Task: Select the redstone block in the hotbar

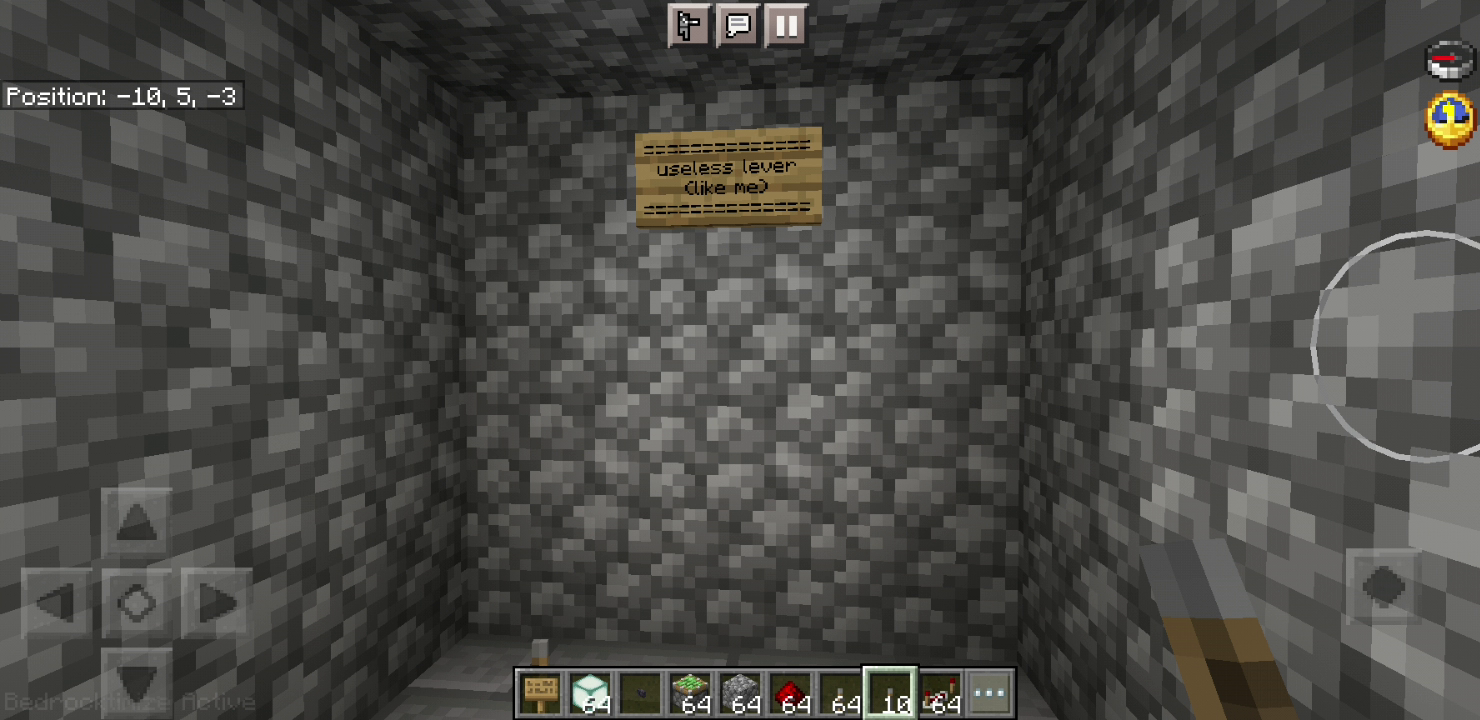Action: [x=789, y=690]
